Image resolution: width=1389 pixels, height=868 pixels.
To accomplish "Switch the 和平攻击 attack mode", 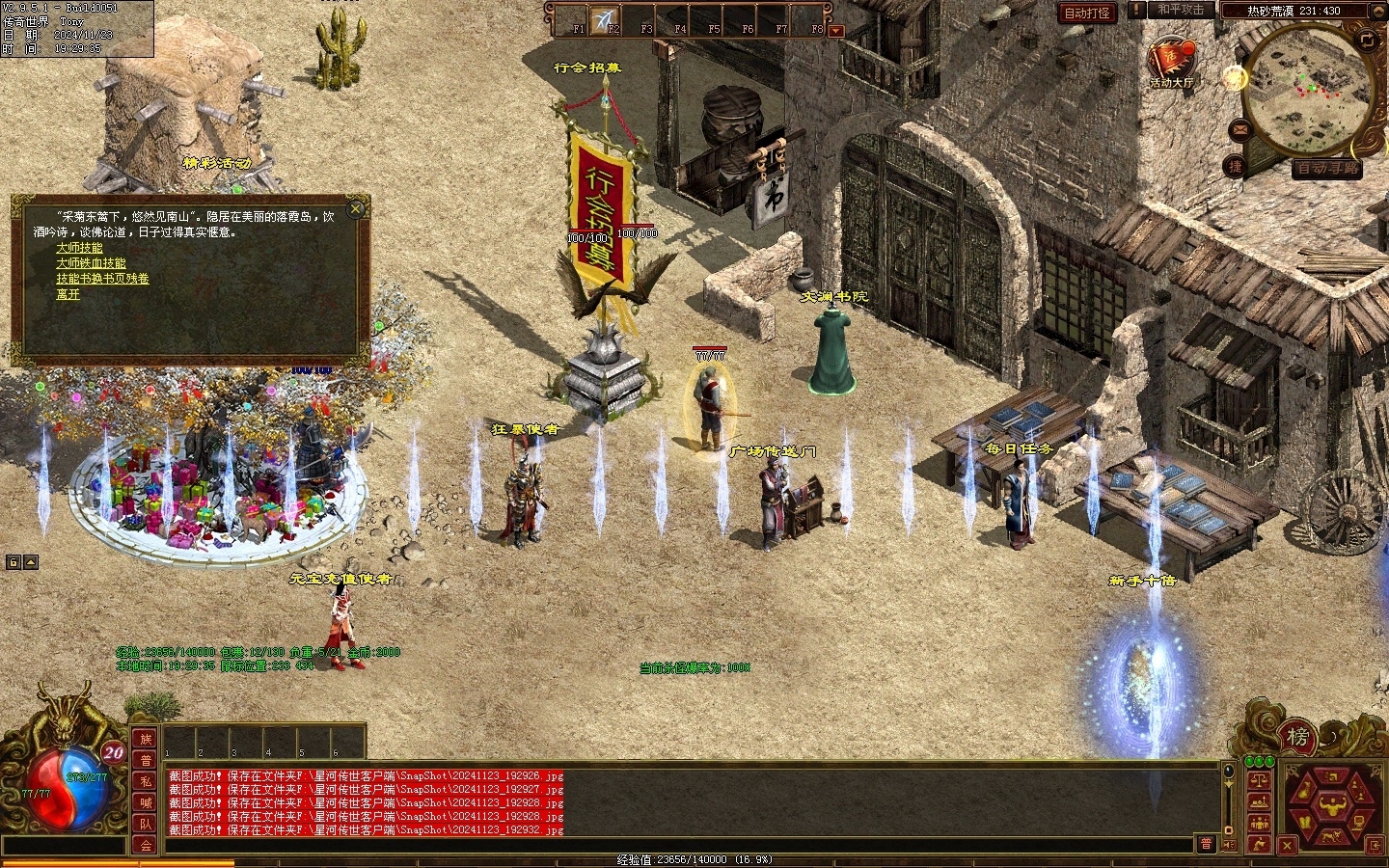I will point(1181,11).
